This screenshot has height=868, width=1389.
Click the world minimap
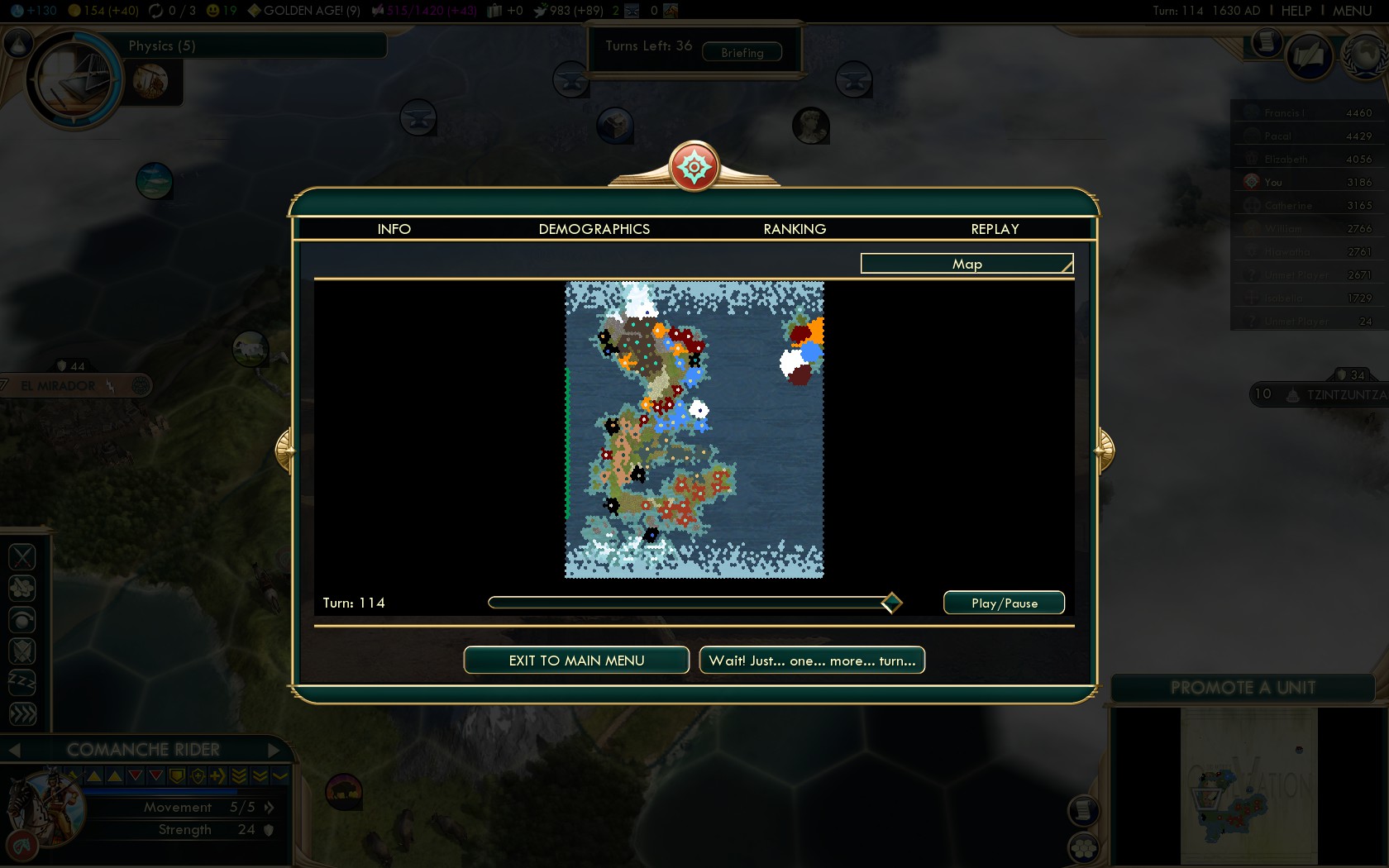click(x=1248, y=785)
